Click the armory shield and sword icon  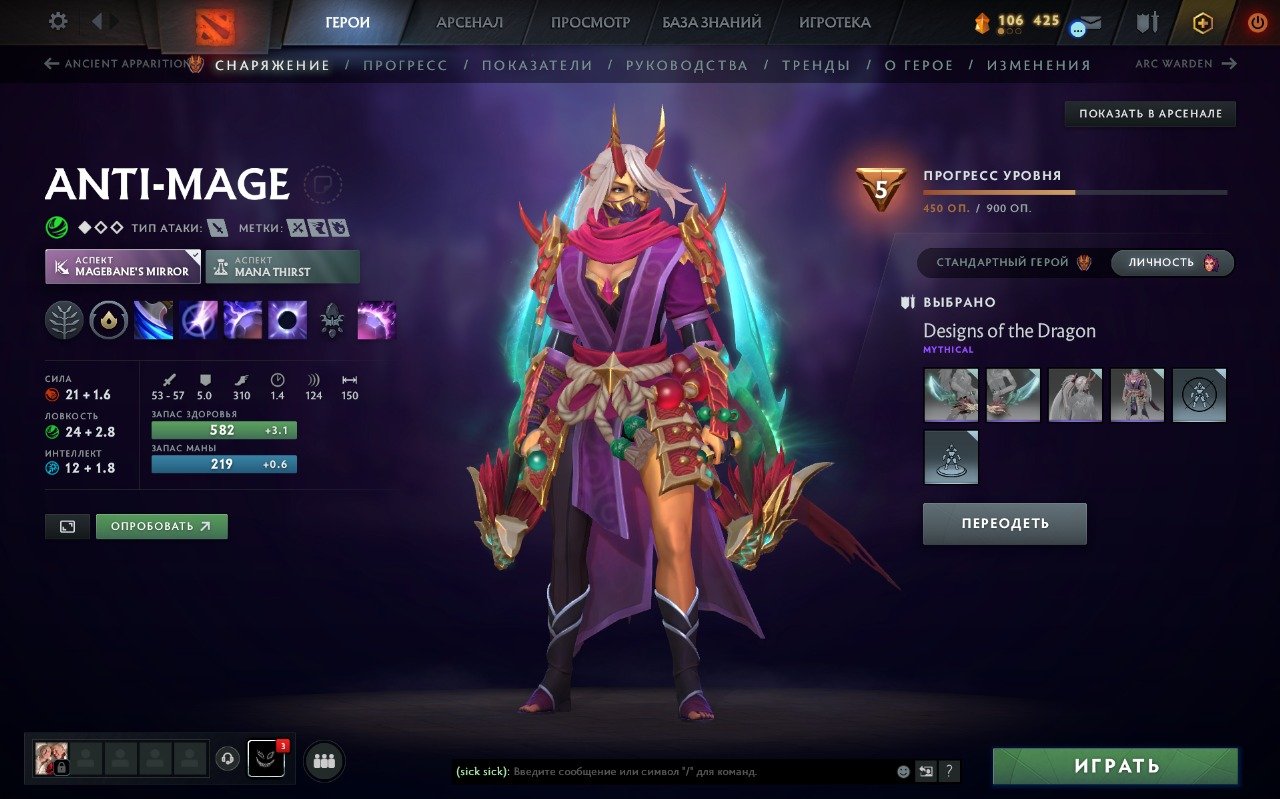coord(1146,21)
